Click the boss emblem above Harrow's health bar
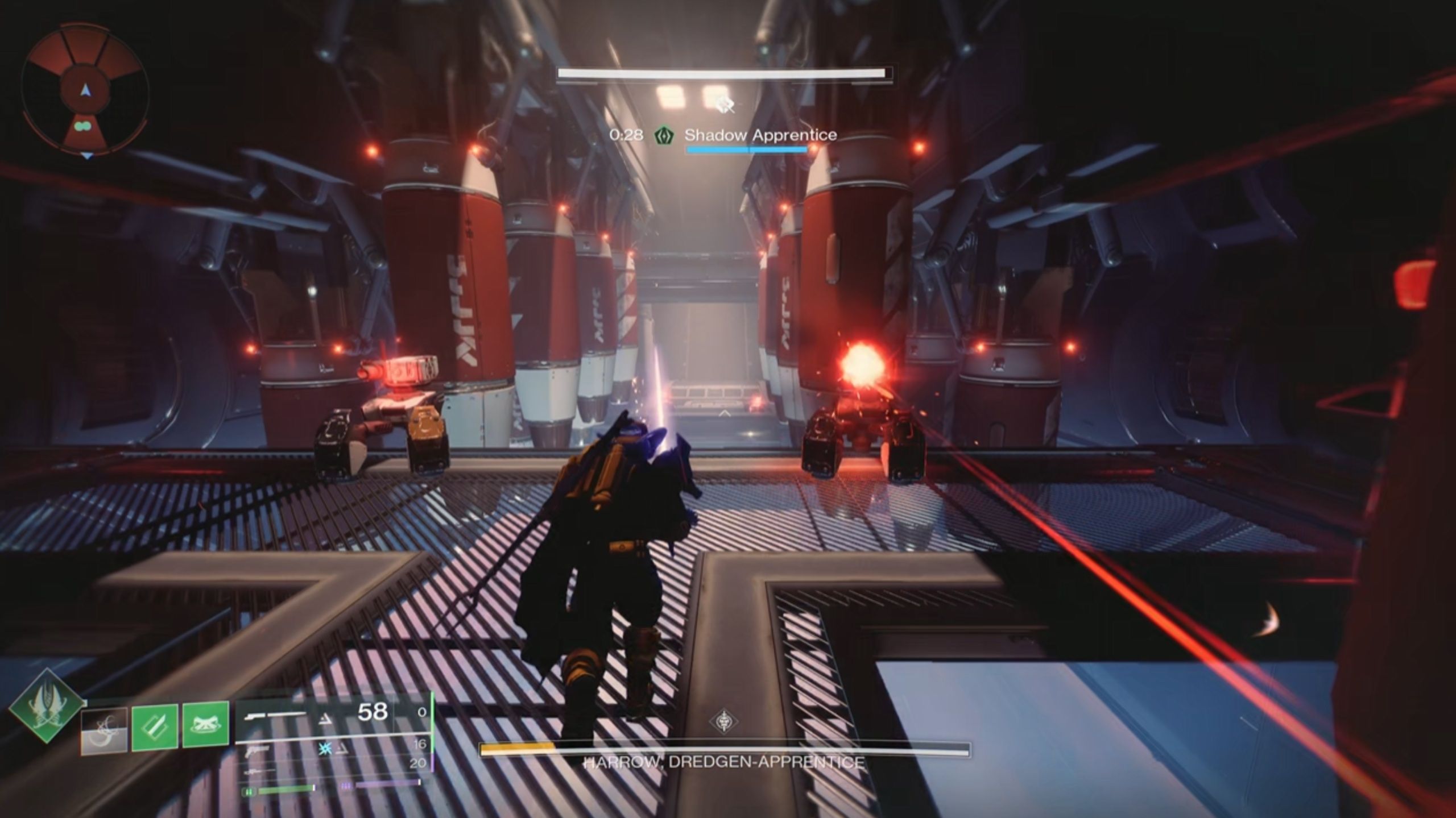 (x=724, y=722)
